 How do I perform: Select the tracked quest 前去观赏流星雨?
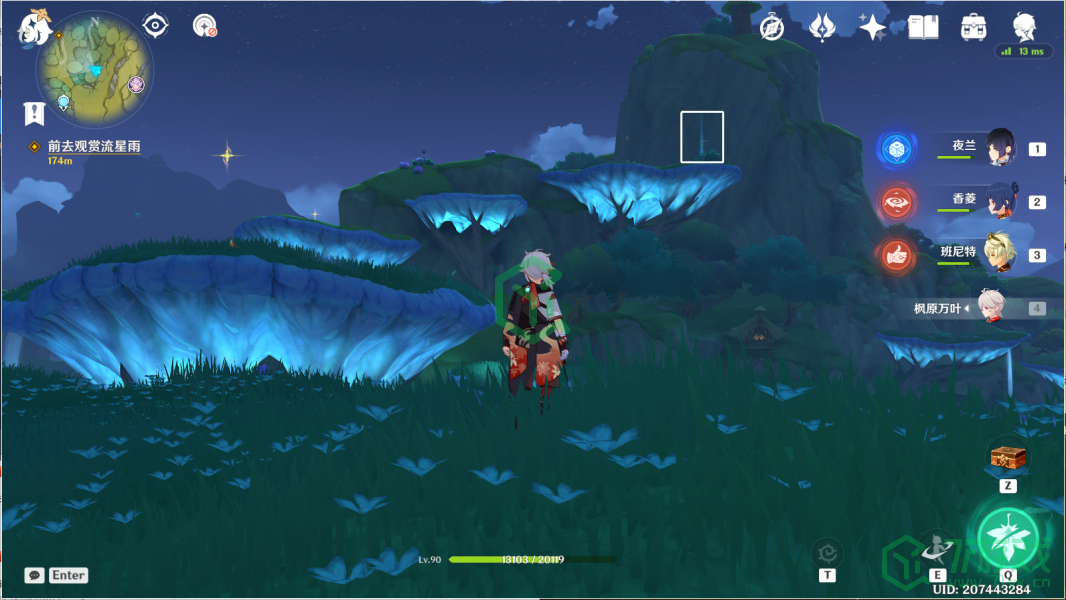(x=94, y=147)
